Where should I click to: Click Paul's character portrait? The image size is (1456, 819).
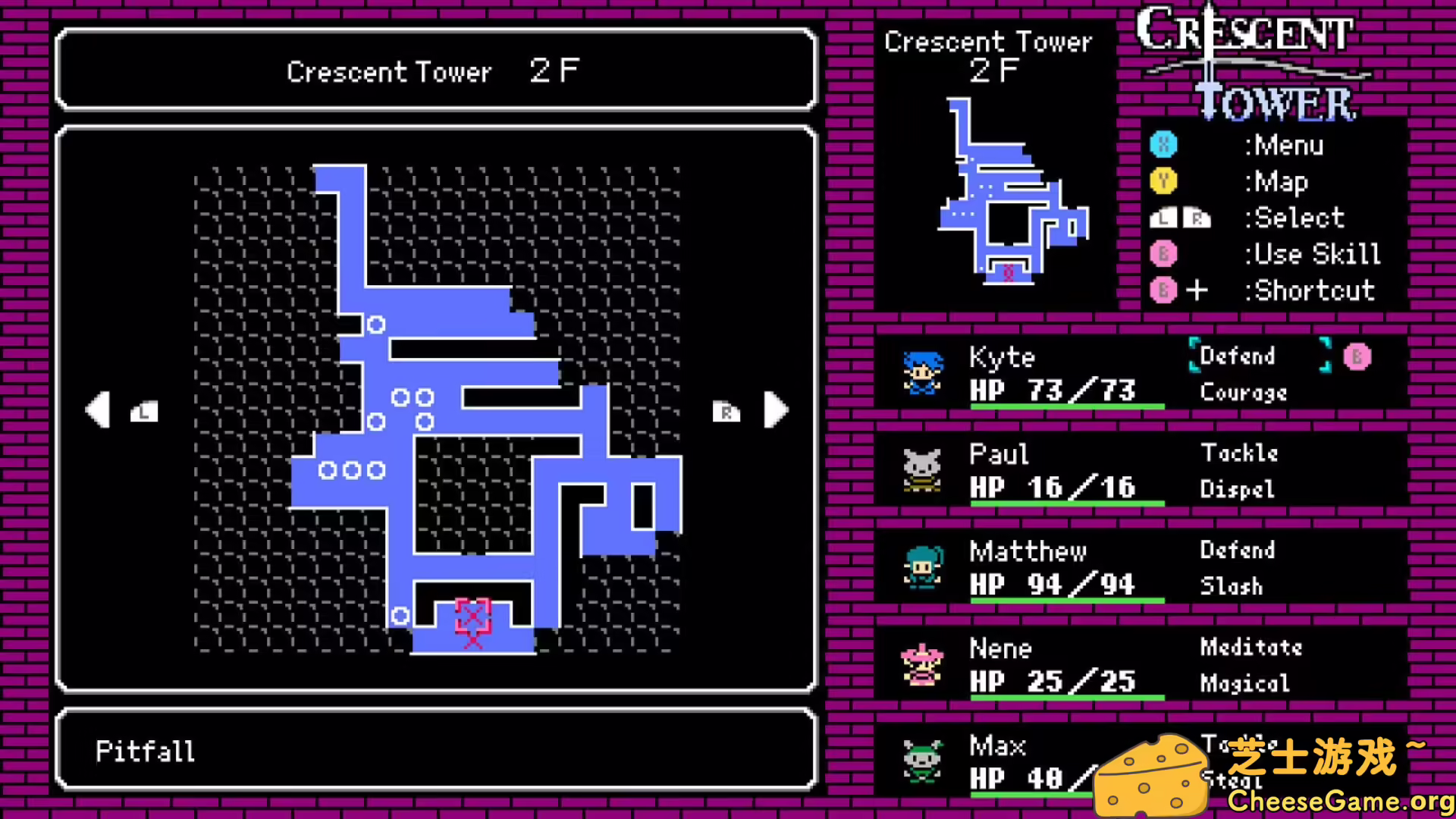(921, 470)
